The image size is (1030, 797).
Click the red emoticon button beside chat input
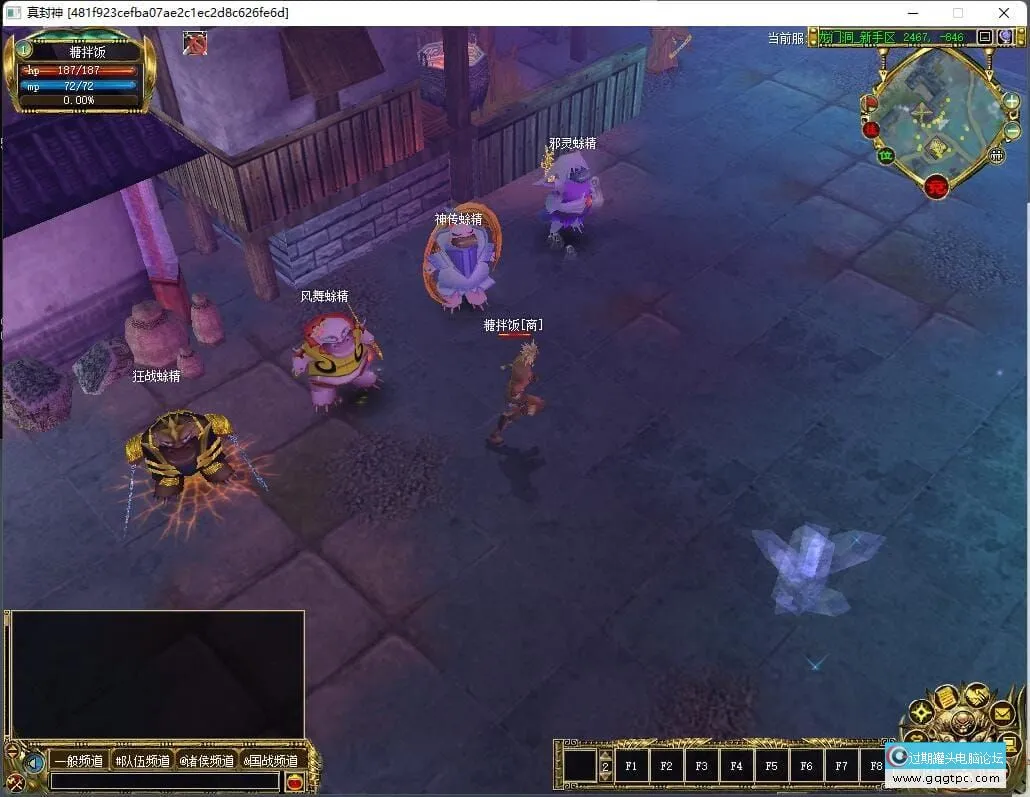click(294, 783)
